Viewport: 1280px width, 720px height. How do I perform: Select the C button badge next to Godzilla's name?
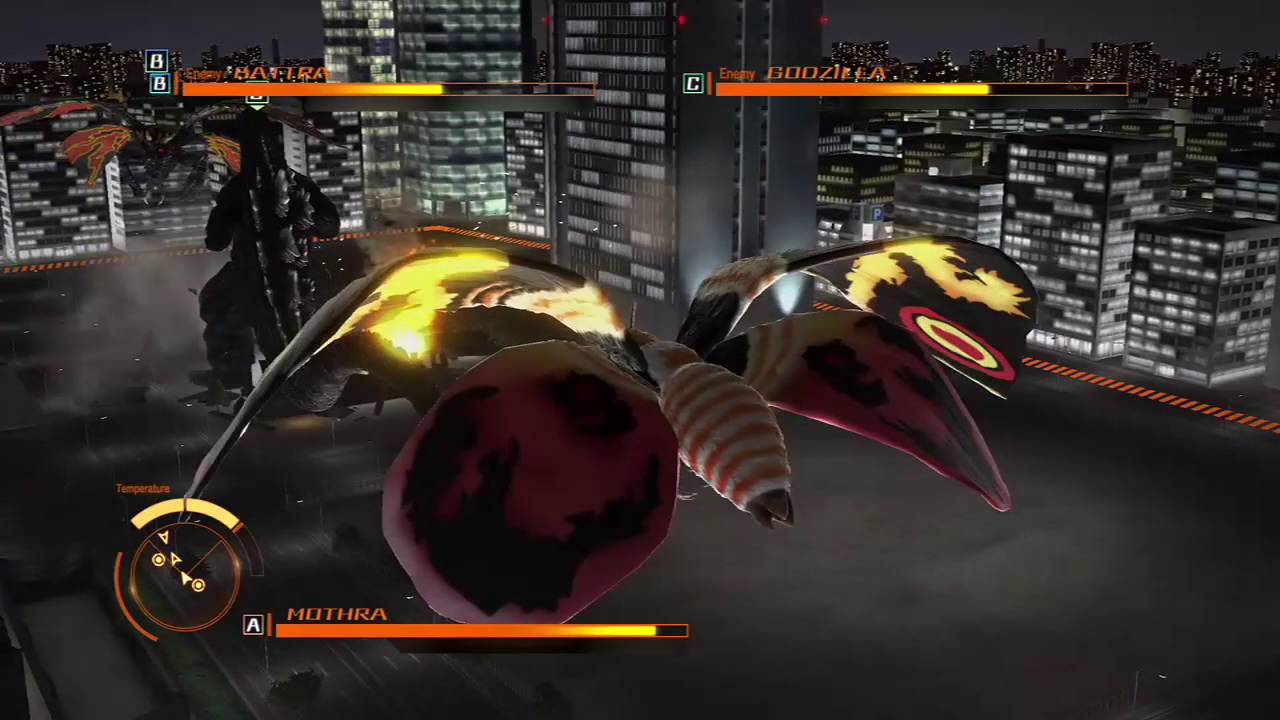coord(692,84)
